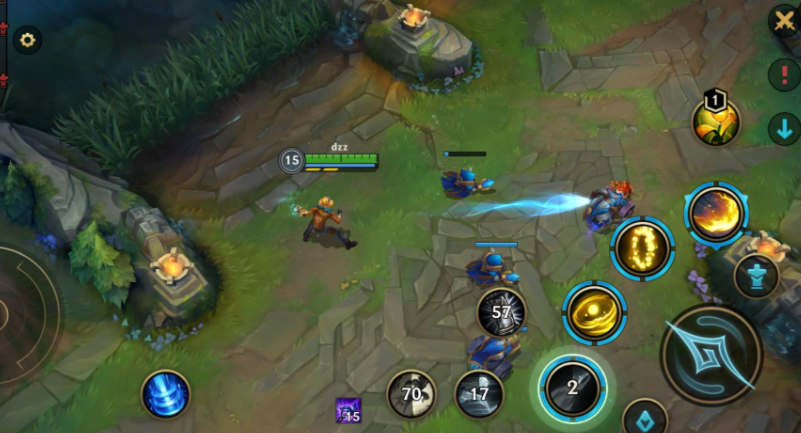Activate the golden swirling orb ability

(594, 312)
